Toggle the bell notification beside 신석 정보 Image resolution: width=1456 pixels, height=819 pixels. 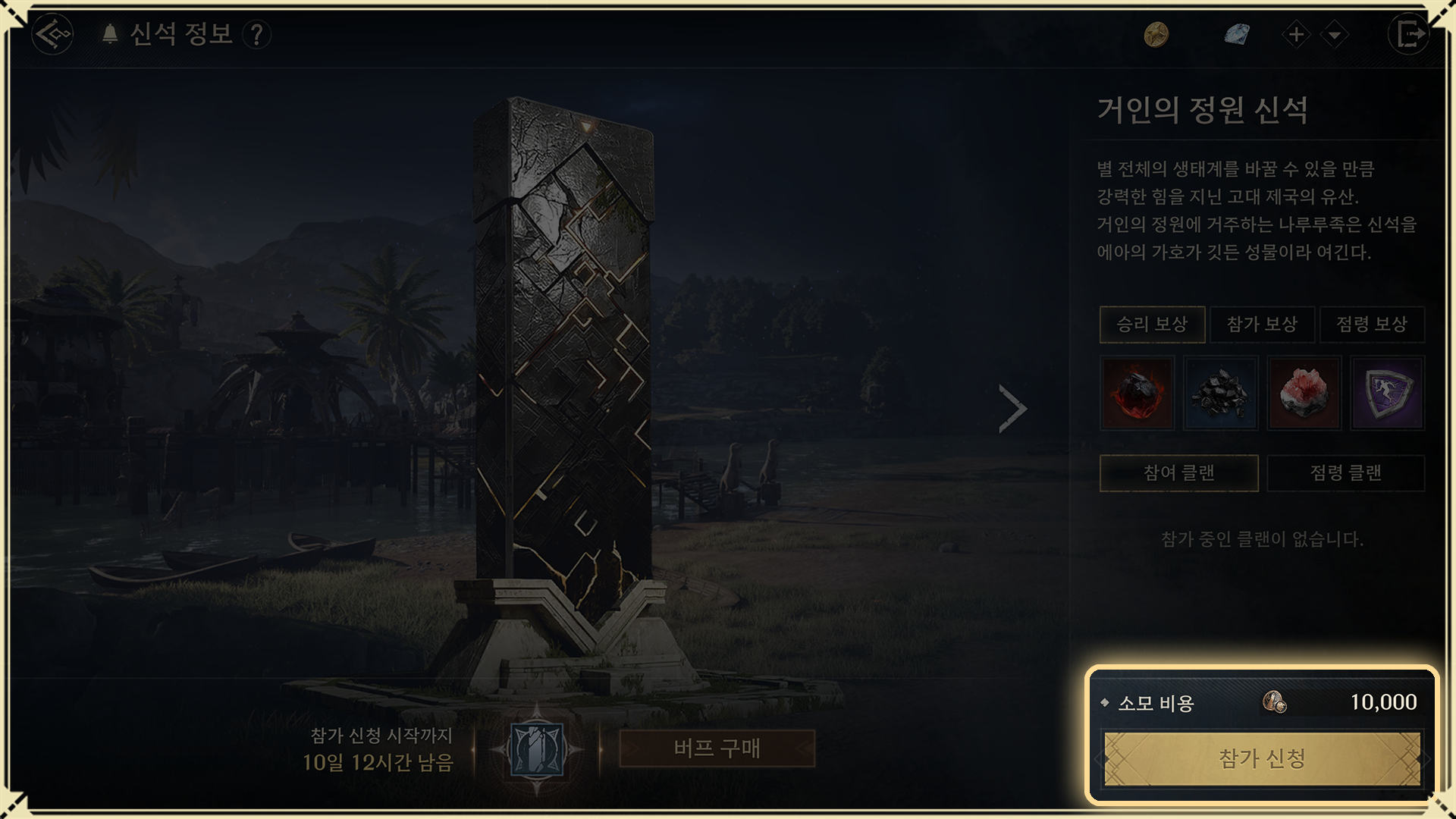pos(110,34)
